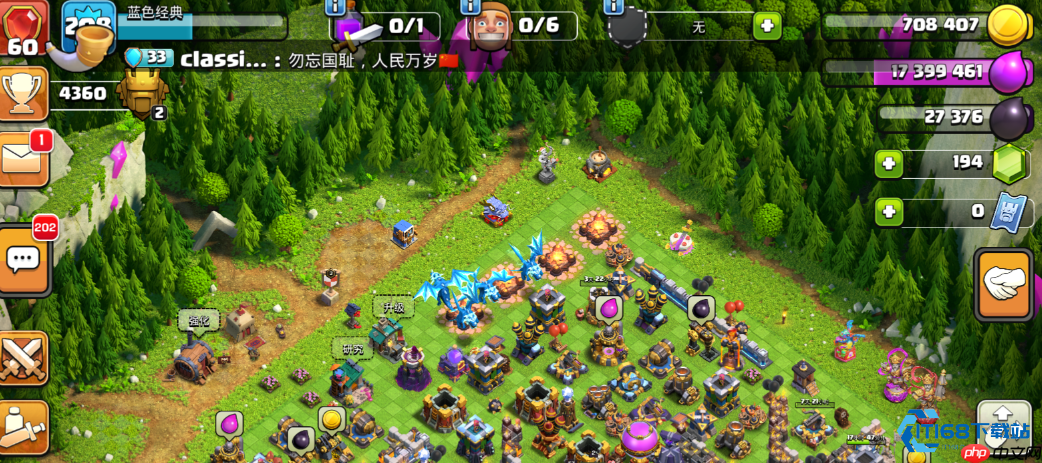The height and width of the screenshot is (463, 1042).
Task: Open the mail inbox with 1 notification
Action: [x=23, y=158]
